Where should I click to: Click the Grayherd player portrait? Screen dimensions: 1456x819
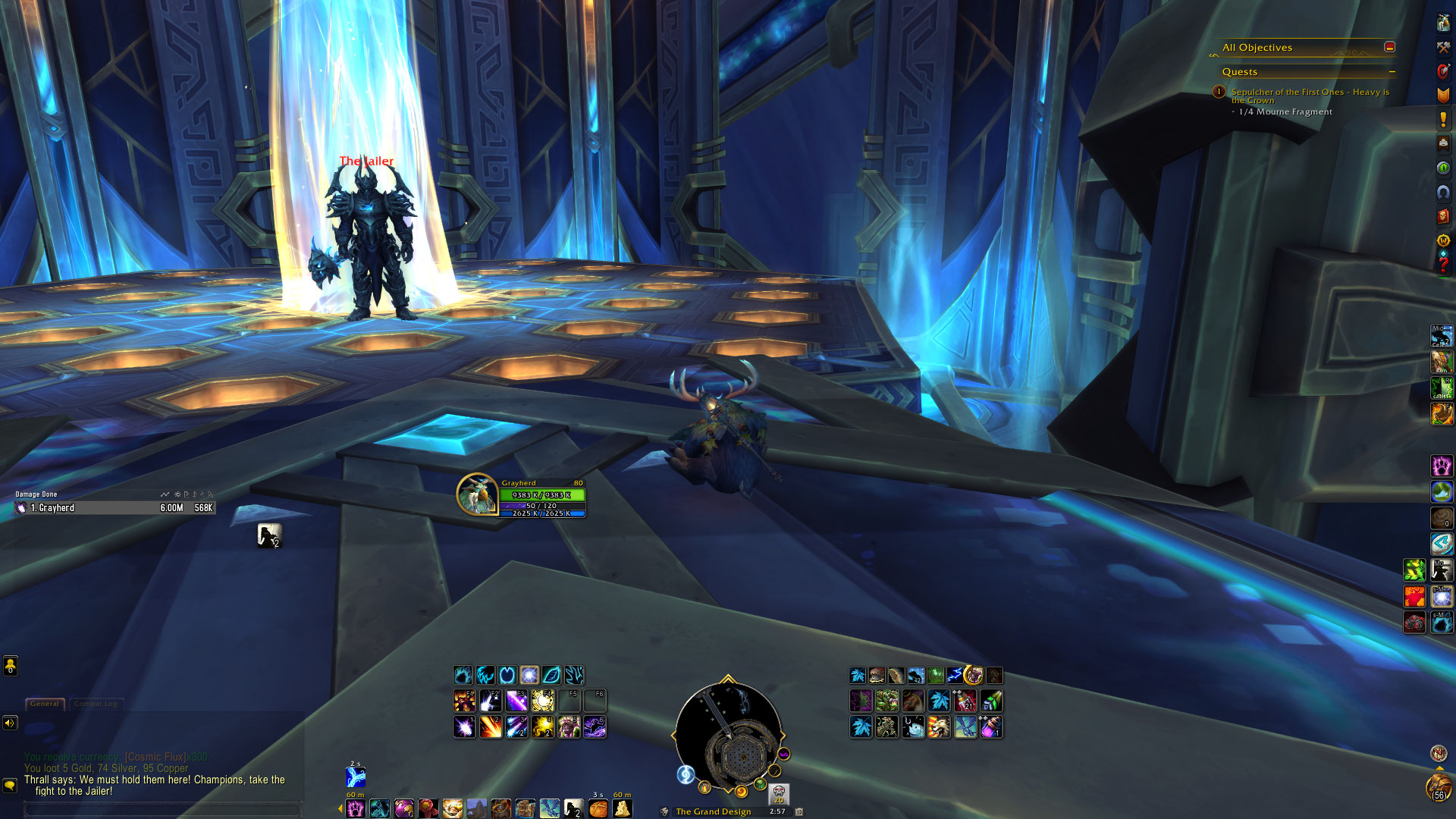476,494
